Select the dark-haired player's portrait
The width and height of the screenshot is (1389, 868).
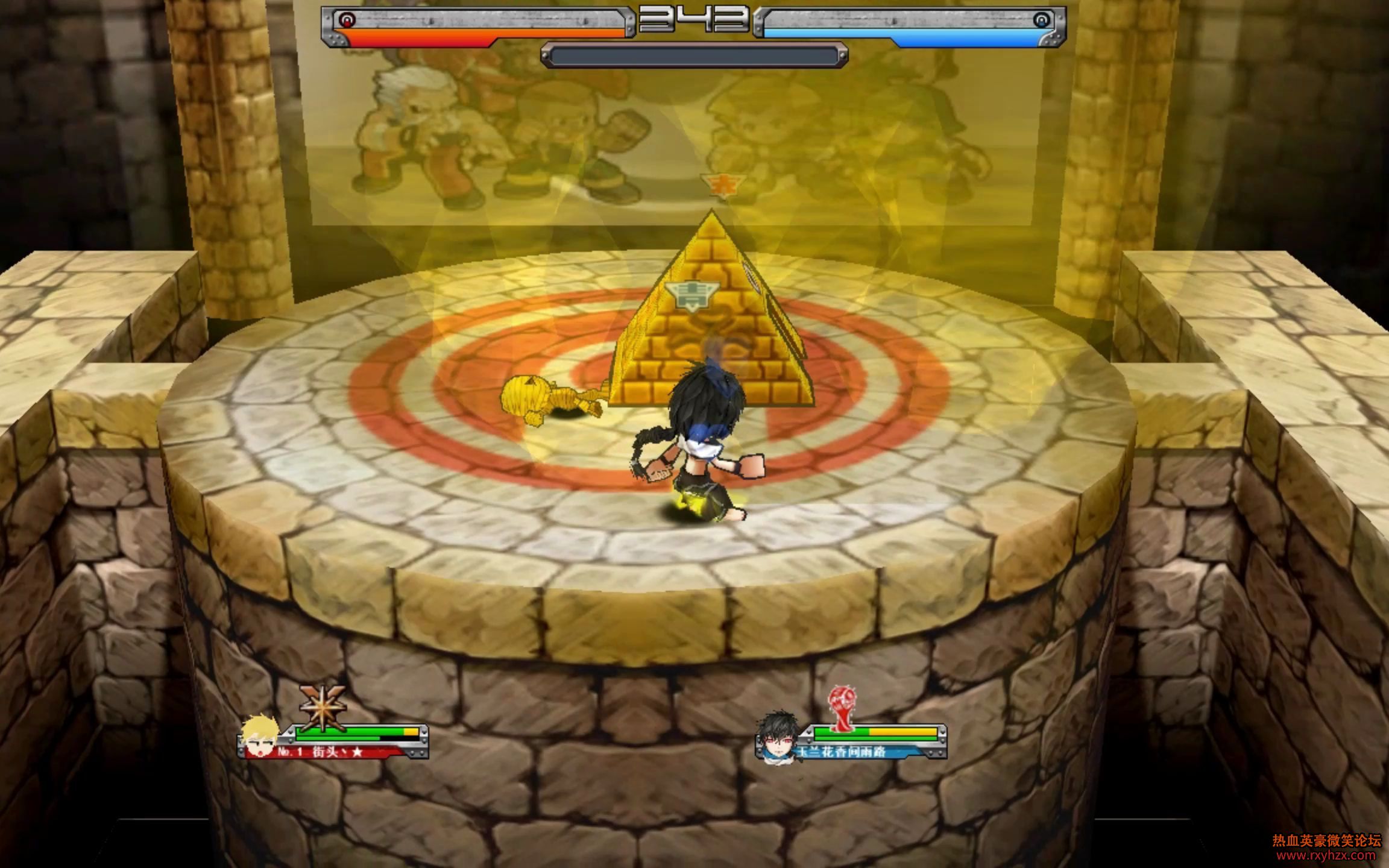778,737
